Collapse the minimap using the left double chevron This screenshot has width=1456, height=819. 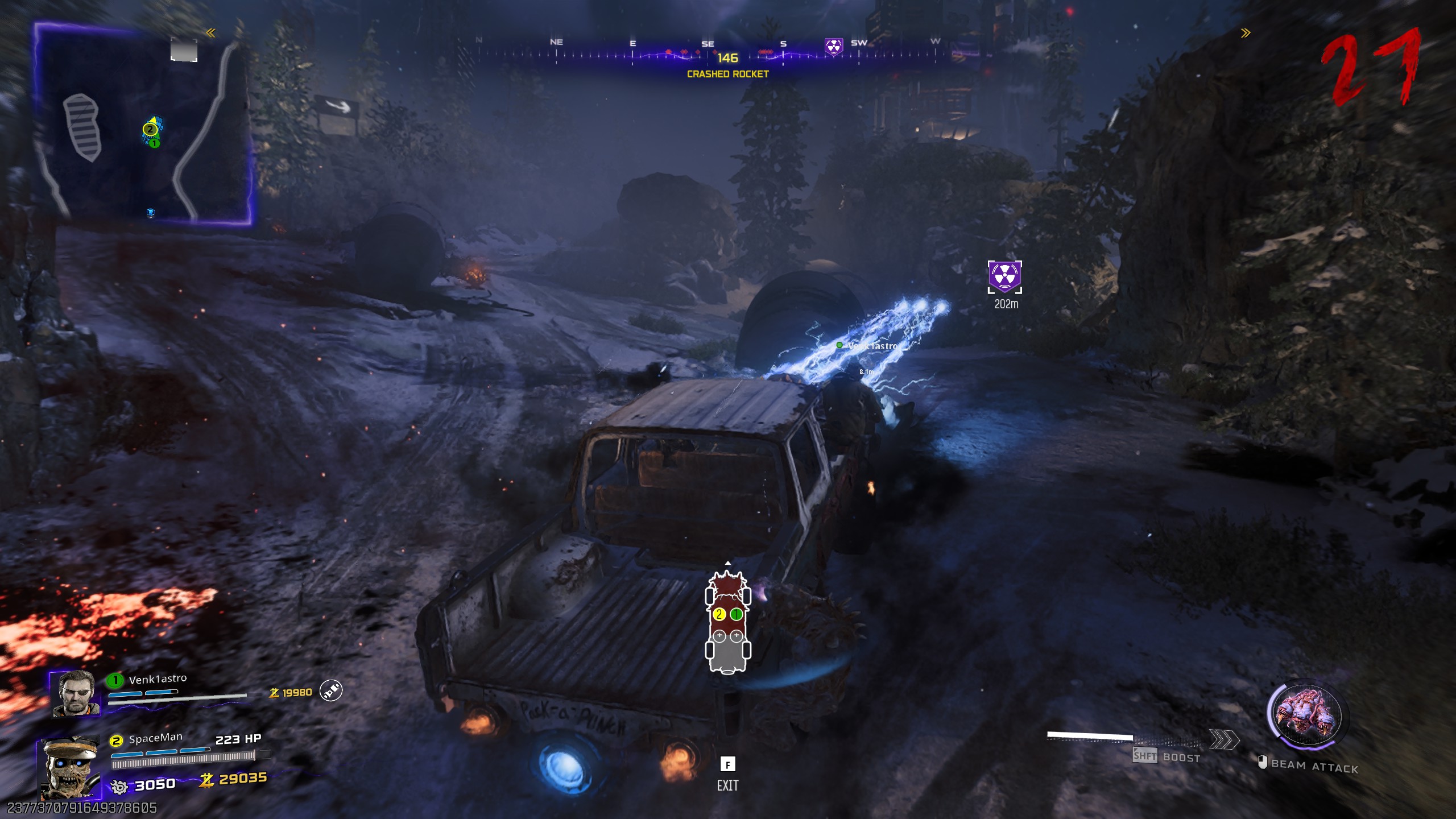click(x=211, y=33)
